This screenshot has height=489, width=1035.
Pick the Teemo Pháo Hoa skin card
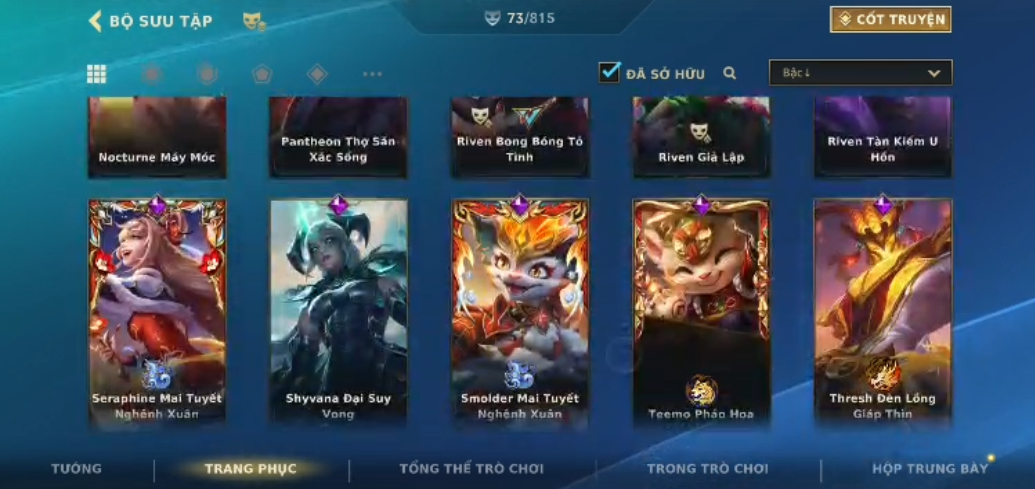click(701, 310)
